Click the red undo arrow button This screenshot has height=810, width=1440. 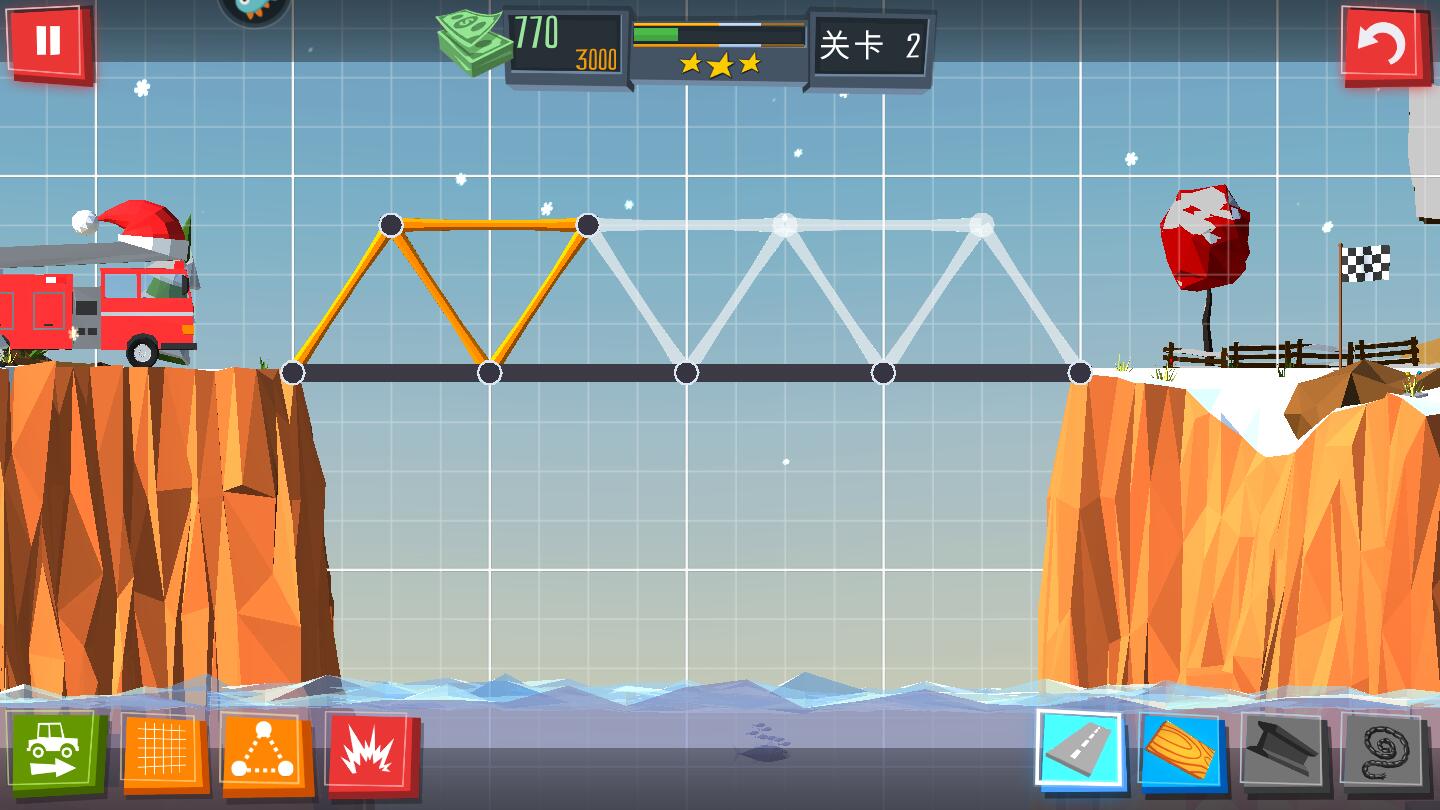(1385, 45)
